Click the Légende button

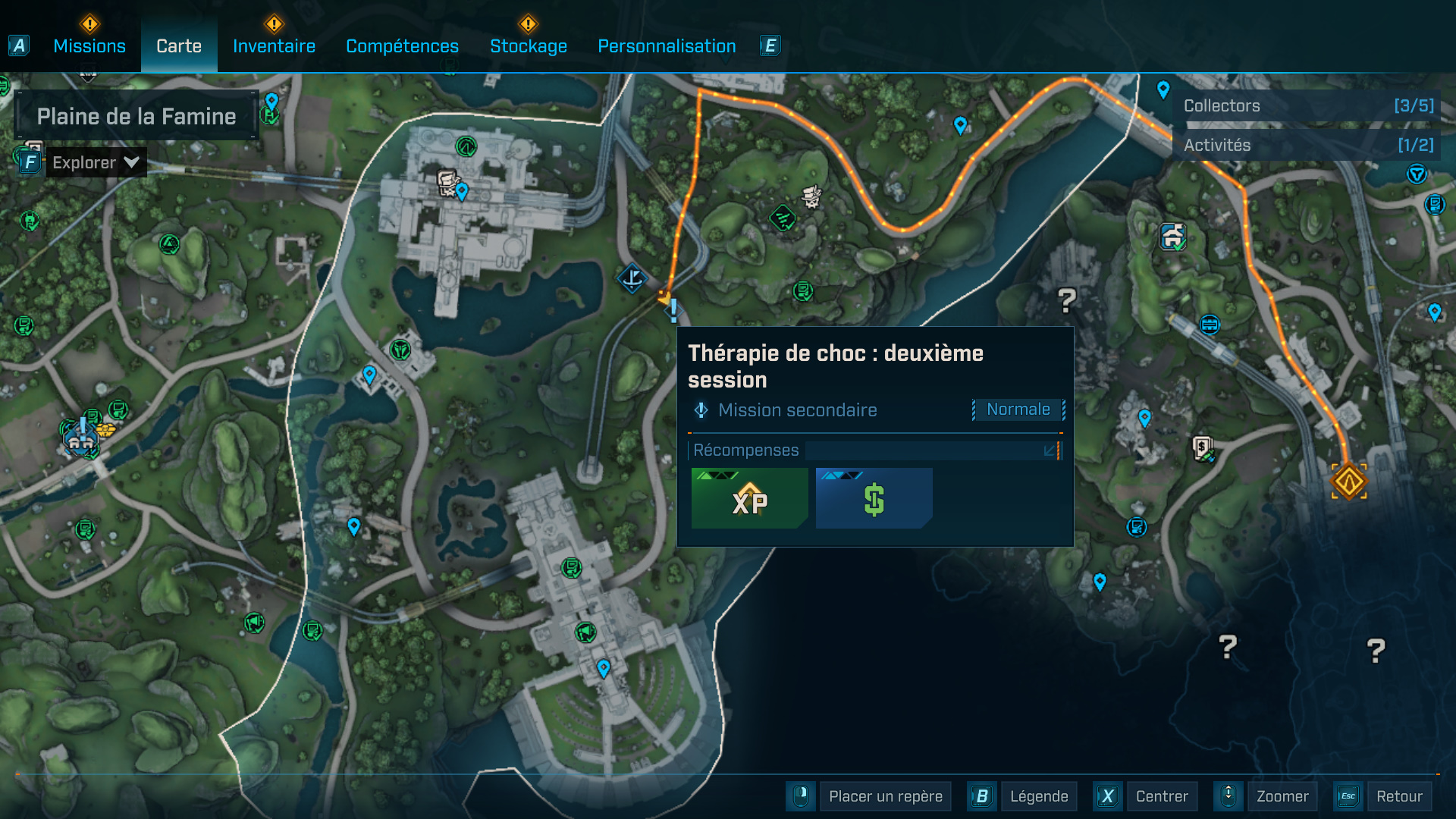[x=1038, y=796]
